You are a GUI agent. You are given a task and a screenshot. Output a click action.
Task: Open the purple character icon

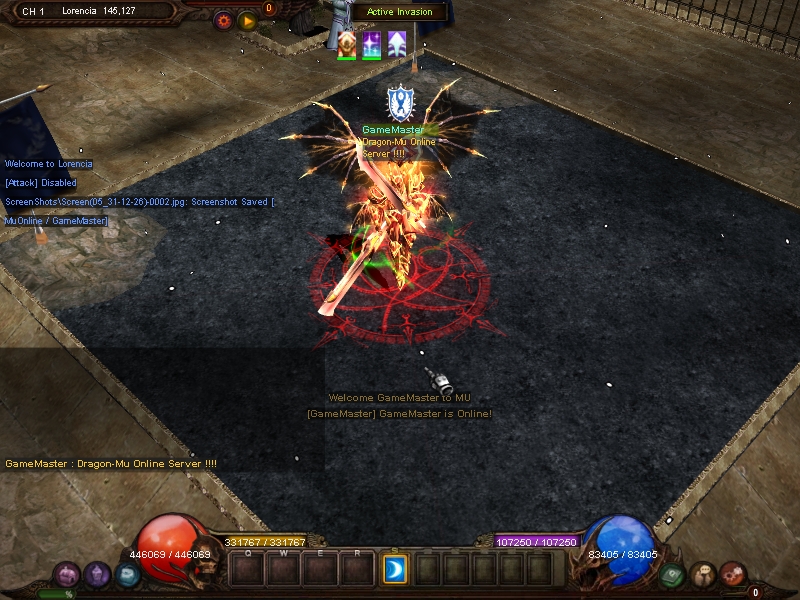tap(97, 574)
